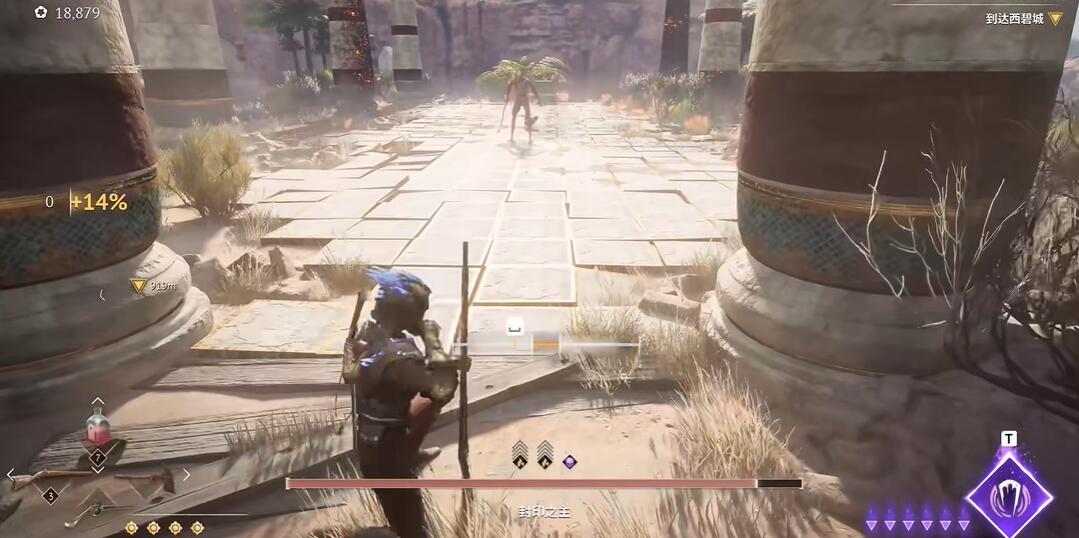Screen dimensions: 1079x538
Task: Select the red health potion slot
Action: tap(98, 432)
